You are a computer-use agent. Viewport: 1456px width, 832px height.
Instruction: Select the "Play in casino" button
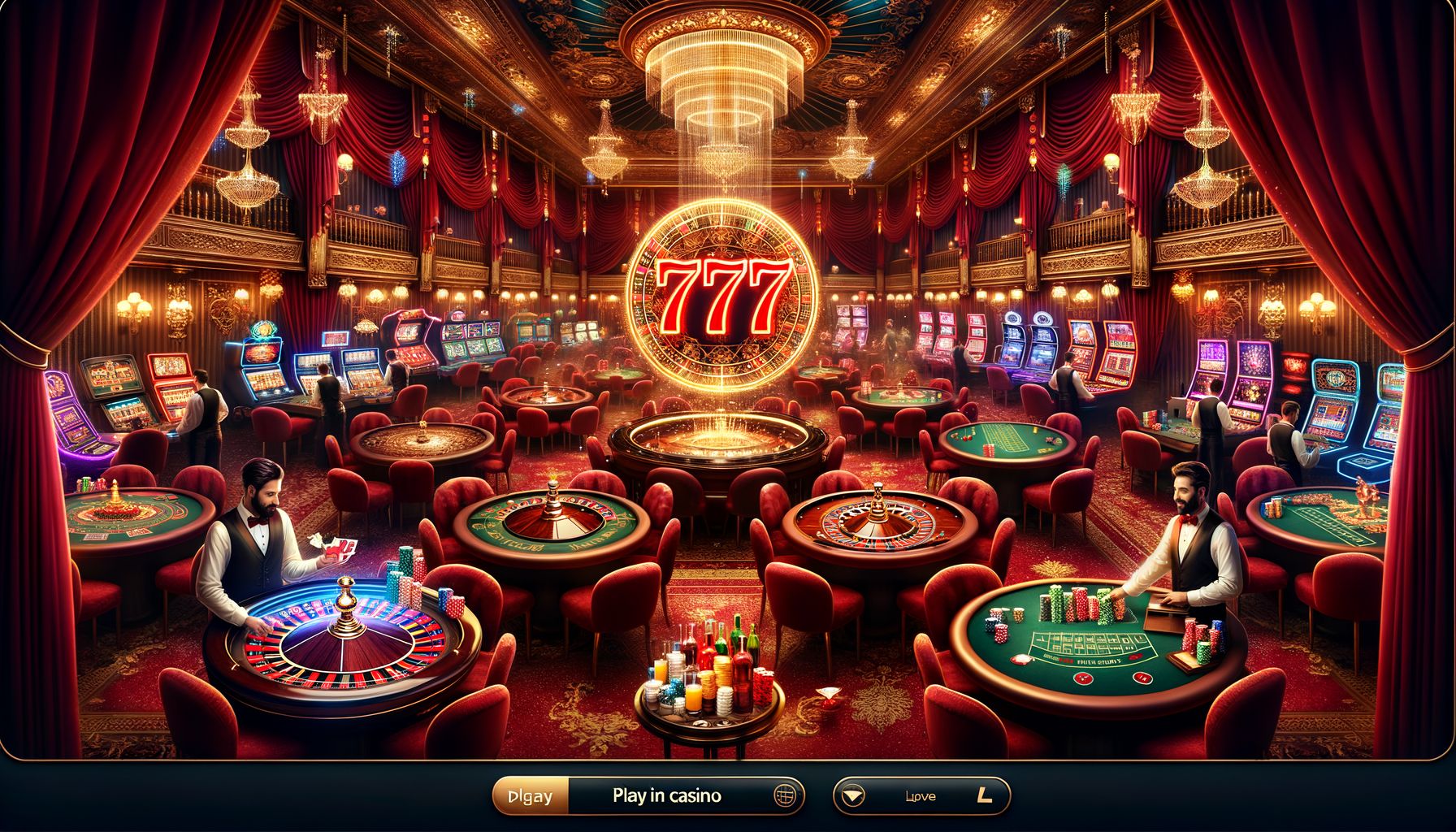tap(666, 796)
